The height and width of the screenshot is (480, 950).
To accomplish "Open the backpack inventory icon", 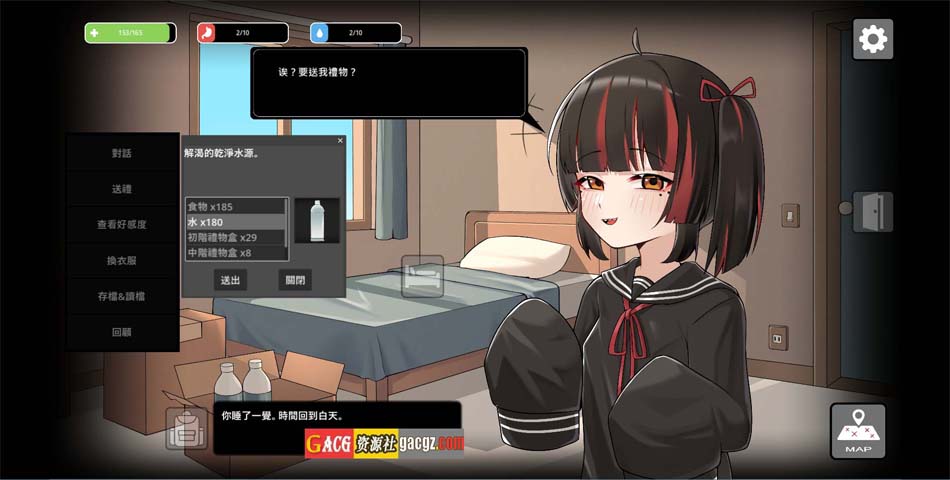I will click(x=186, y=429).
